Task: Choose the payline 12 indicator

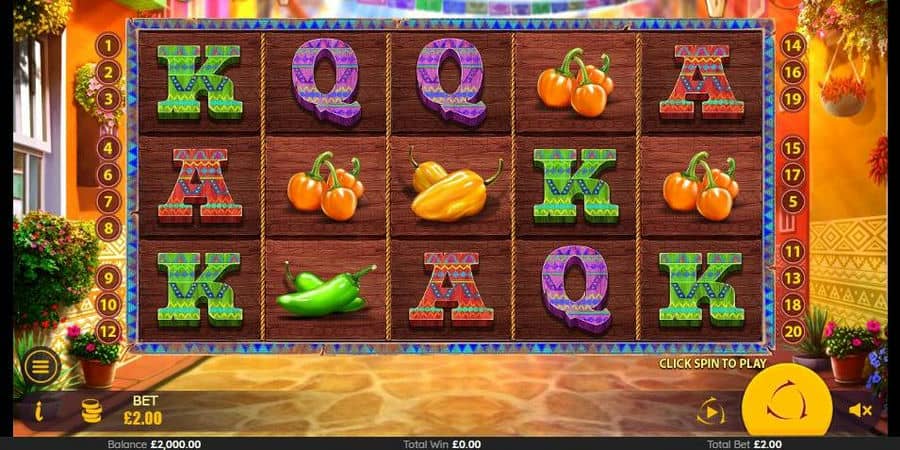Action: pyautogui.click(x=108, y=331)
